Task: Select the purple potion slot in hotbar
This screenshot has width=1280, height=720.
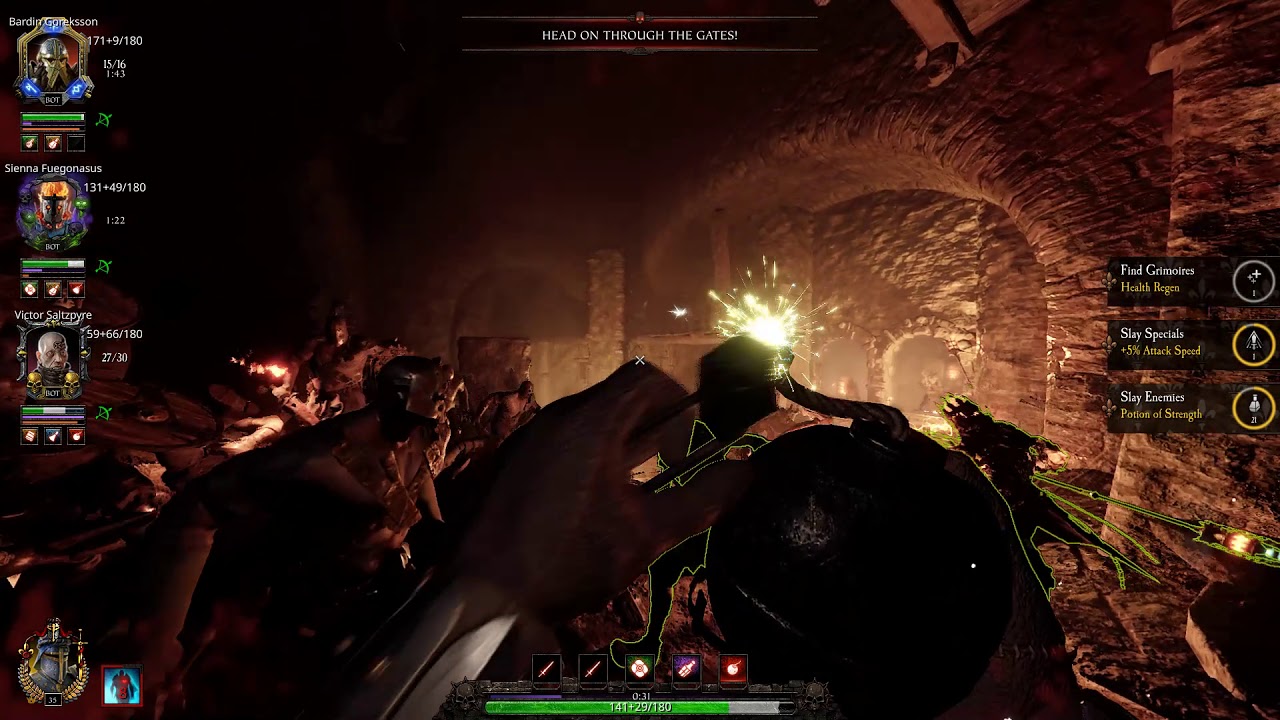Action: (686, 668)
